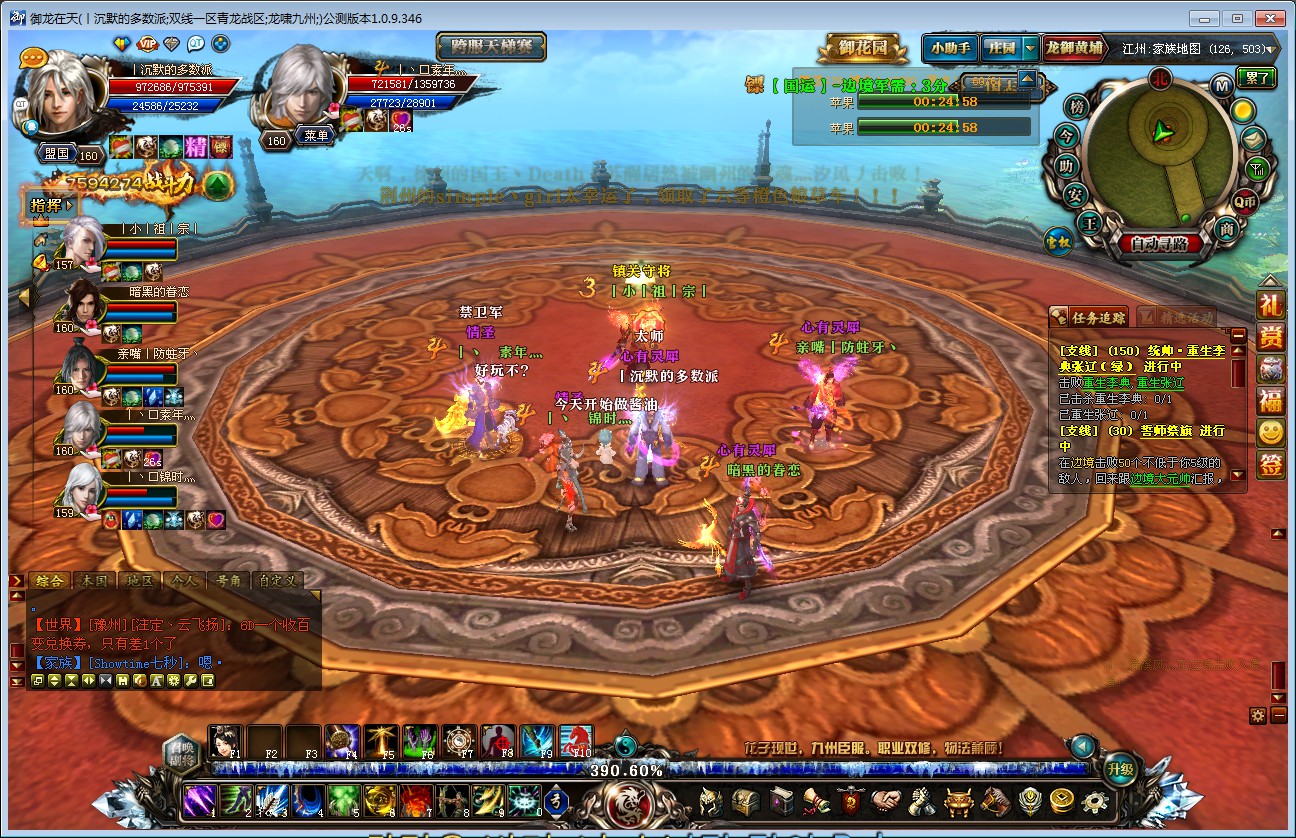
Task: Open the 小助手 helper button
Action: click(949, 47)
